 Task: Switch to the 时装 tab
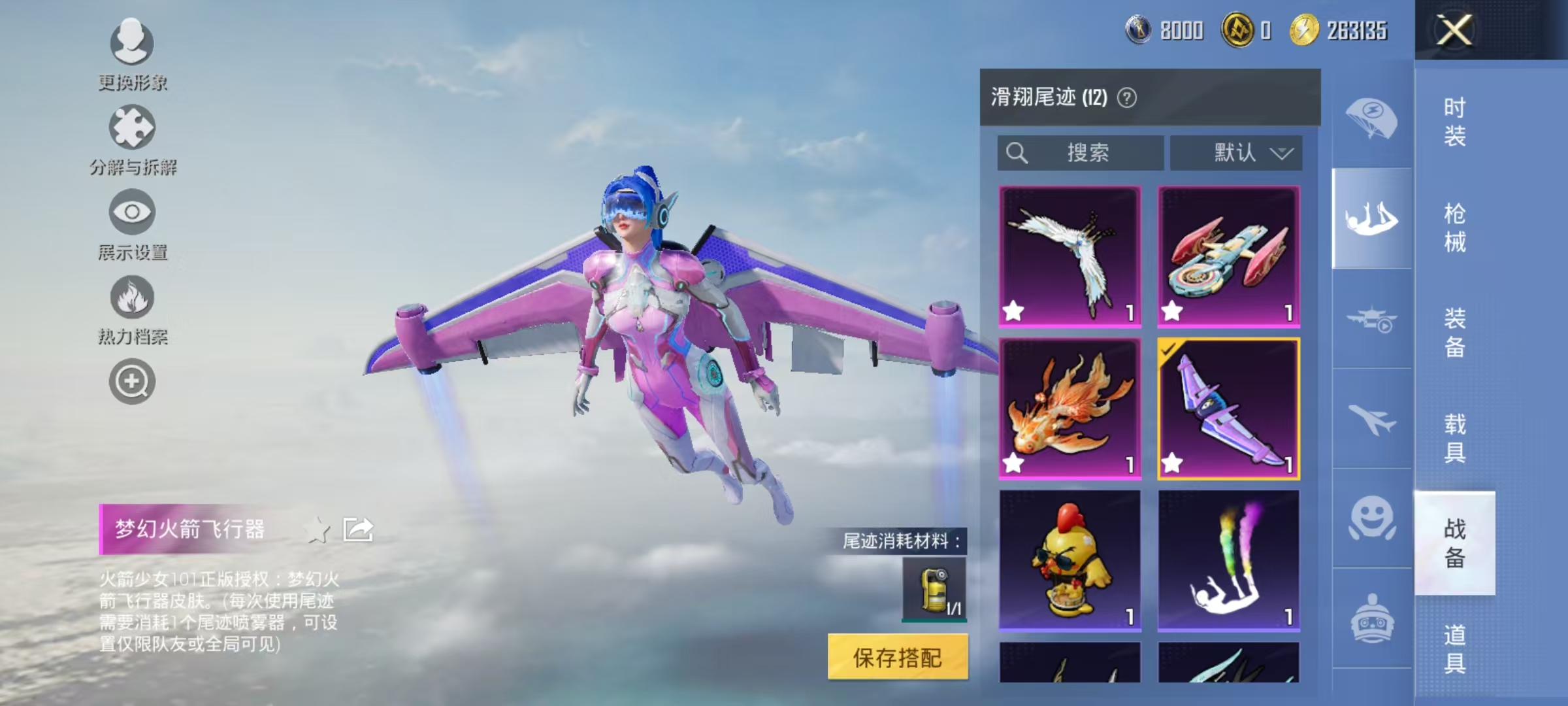click(x=1457, y=121)
